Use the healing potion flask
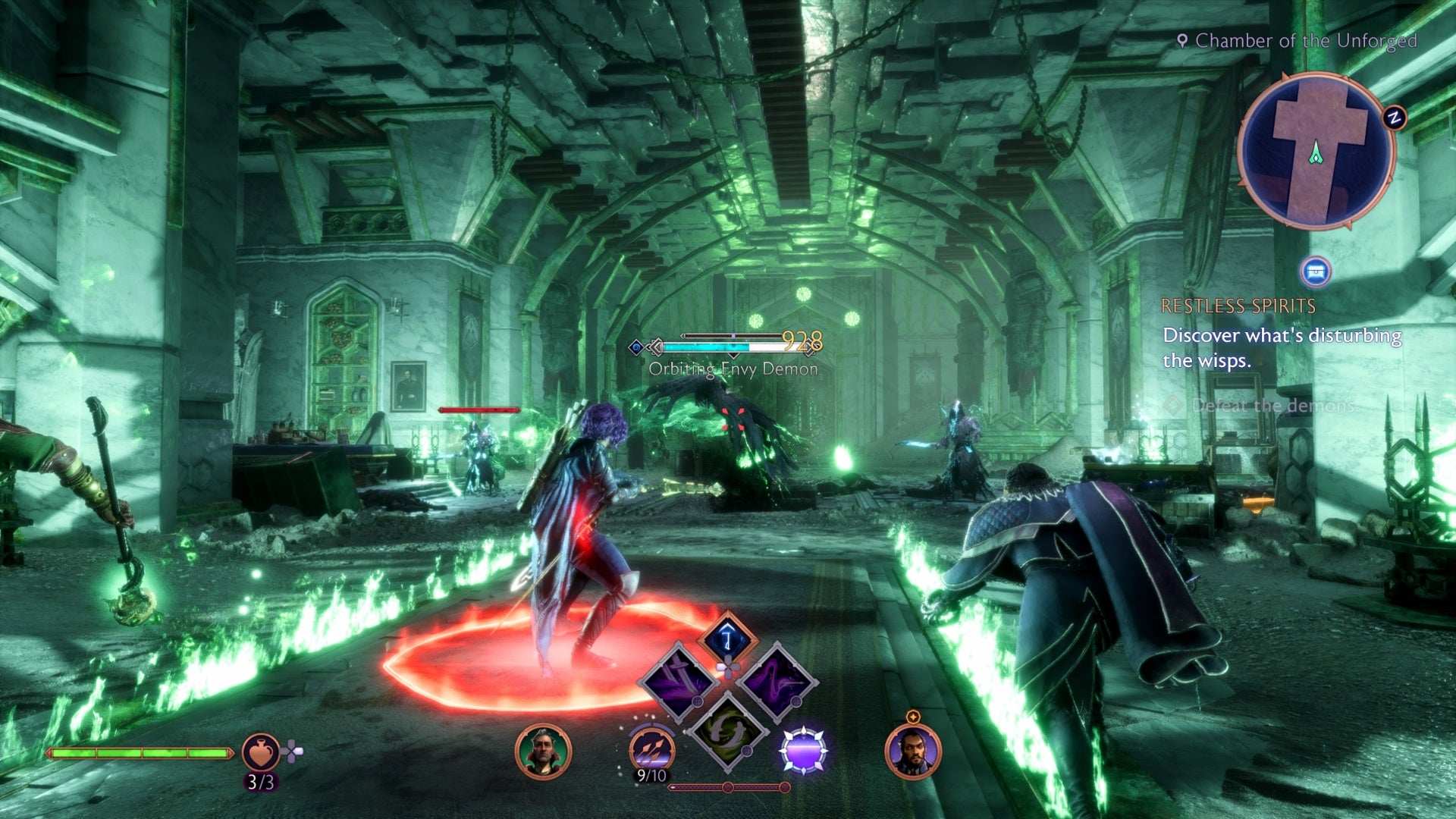 pyautogui.click(x=260, y=752)
